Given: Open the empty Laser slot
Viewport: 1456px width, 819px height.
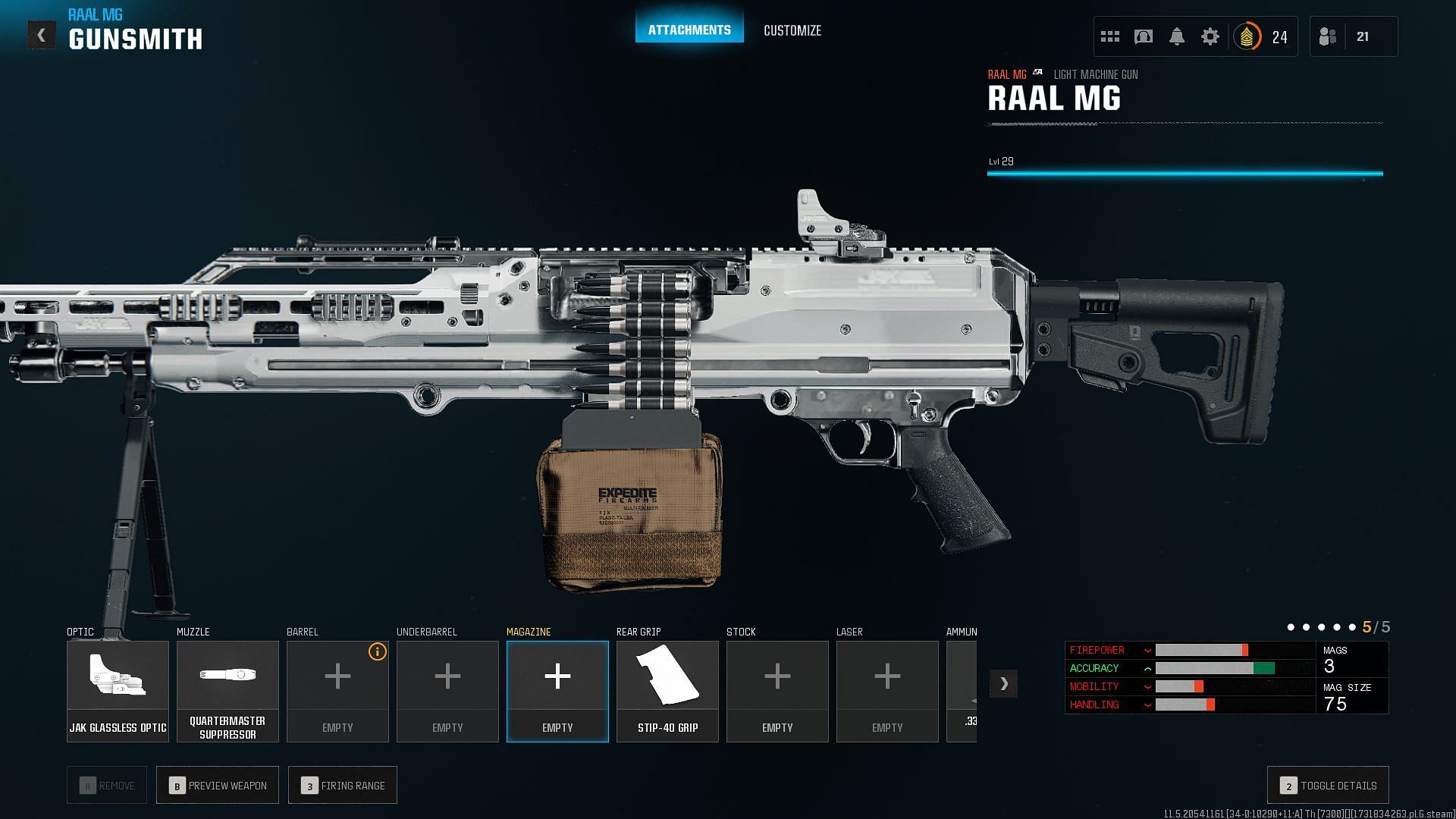Looking at the screenshot, I should click(887, 691).
